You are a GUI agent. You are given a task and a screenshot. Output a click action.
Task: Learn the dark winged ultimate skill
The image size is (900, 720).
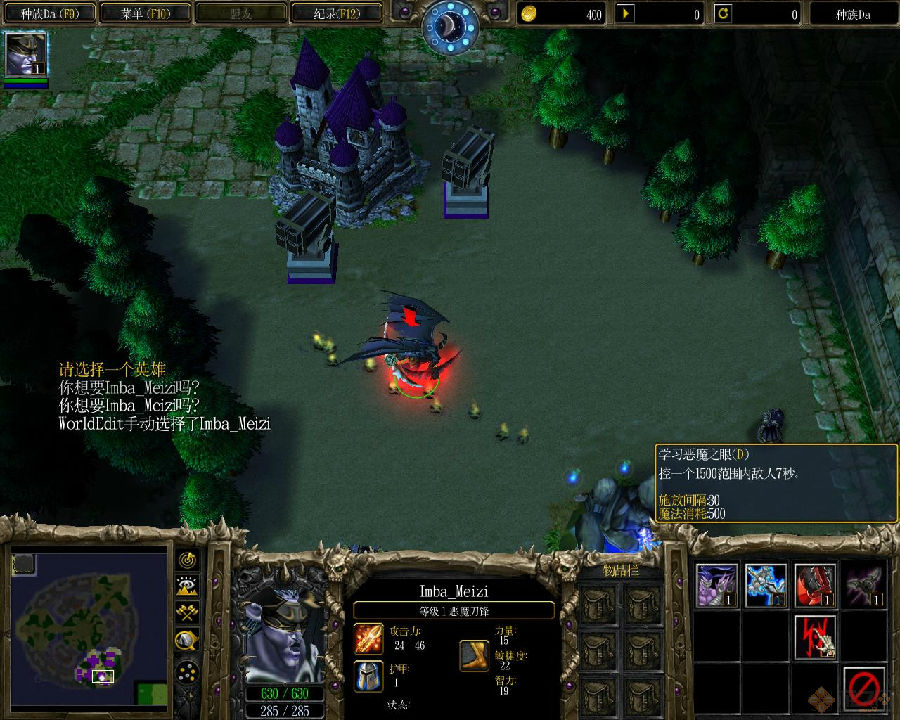pos(863,586)
